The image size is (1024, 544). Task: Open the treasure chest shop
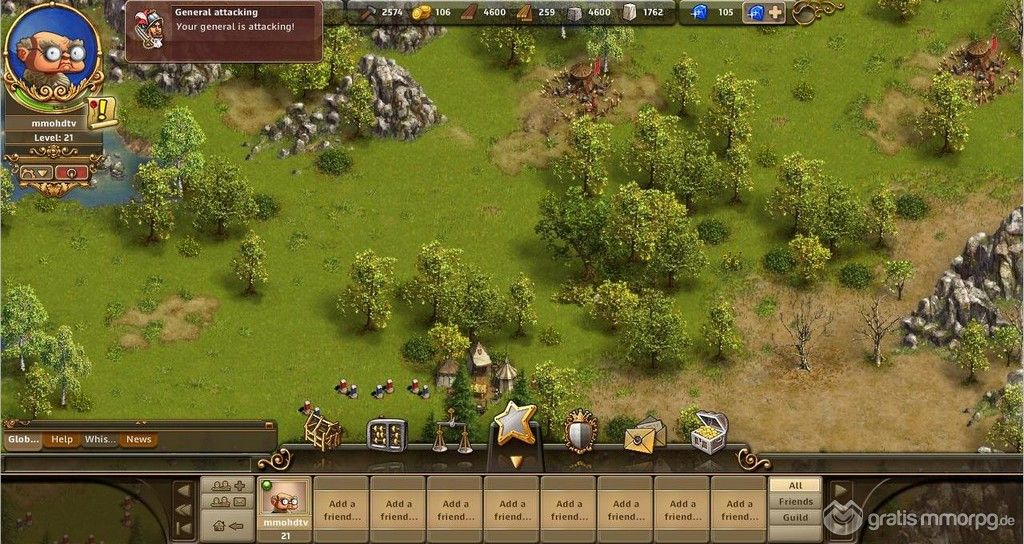(709, 432)
